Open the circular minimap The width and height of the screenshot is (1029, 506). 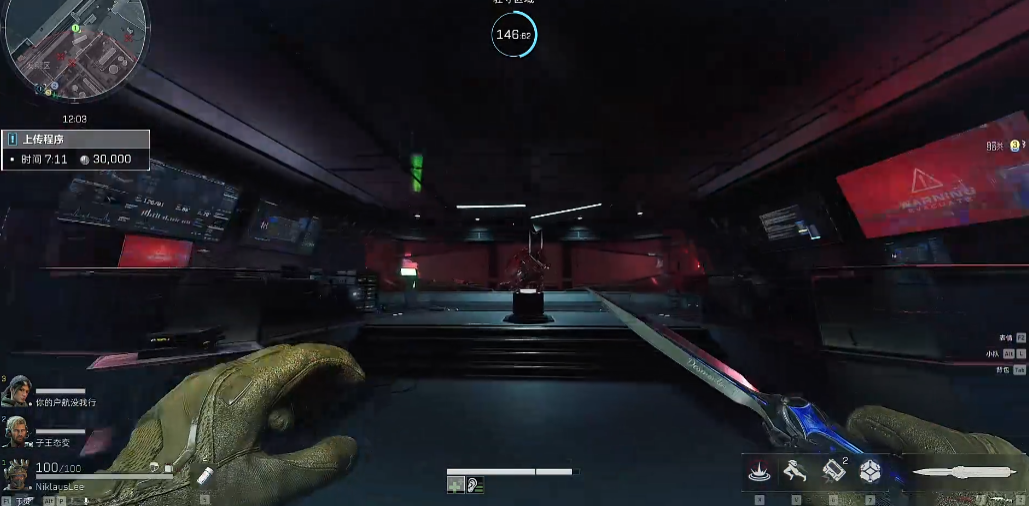point(76,52)
